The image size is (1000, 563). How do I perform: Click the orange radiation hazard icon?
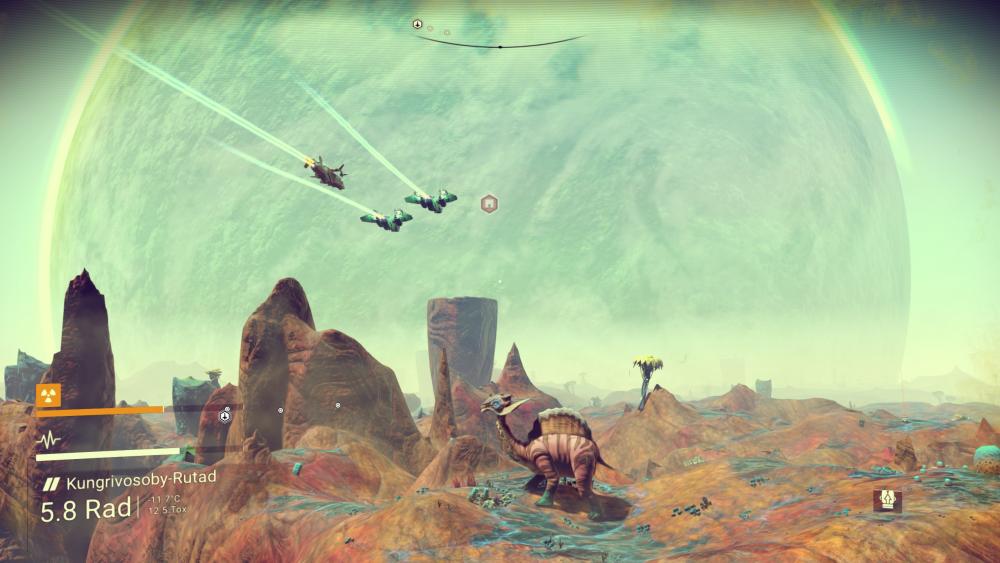tap(46, 394)
